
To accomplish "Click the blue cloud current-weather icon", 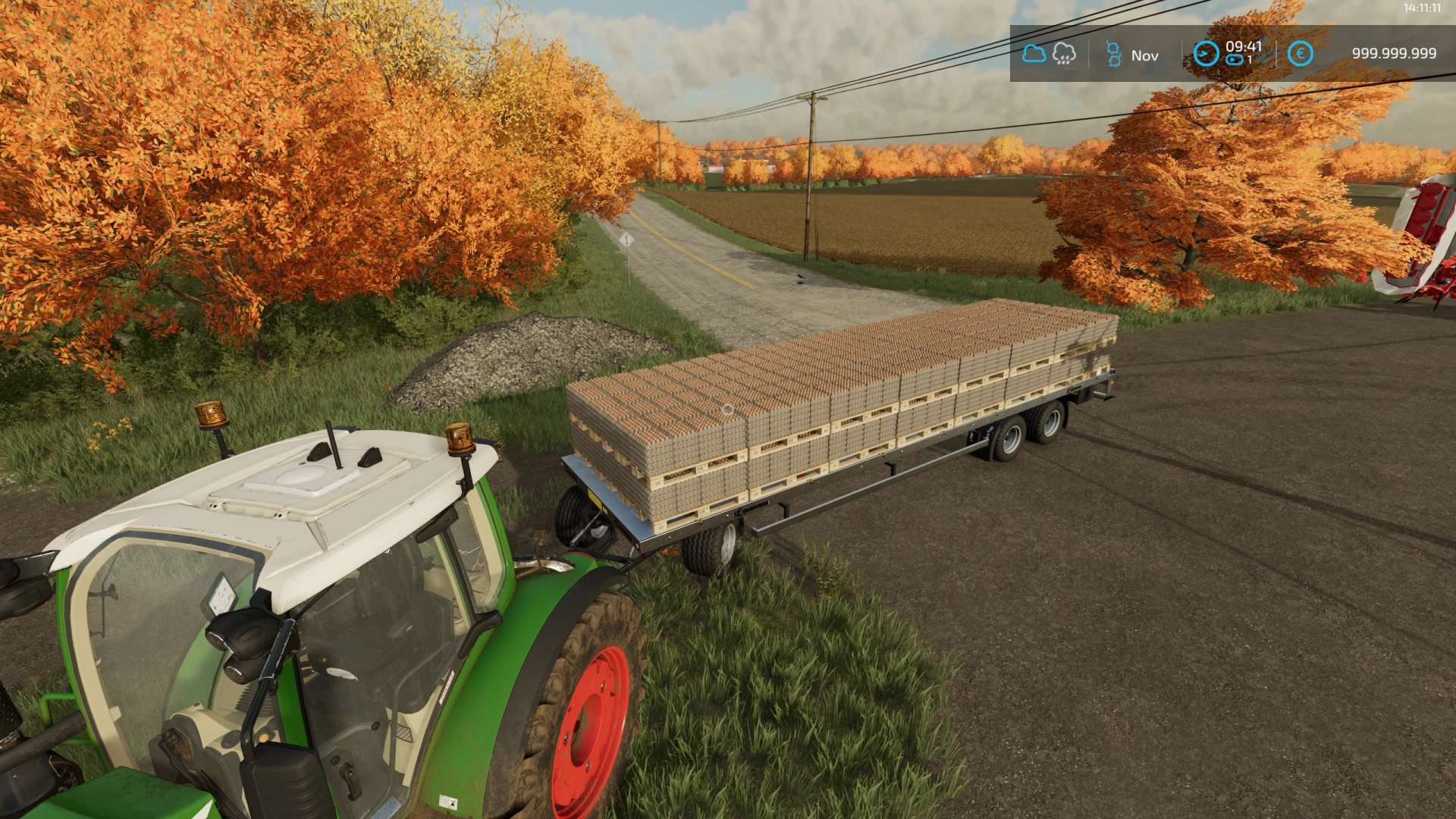I will pos(1034,54).
